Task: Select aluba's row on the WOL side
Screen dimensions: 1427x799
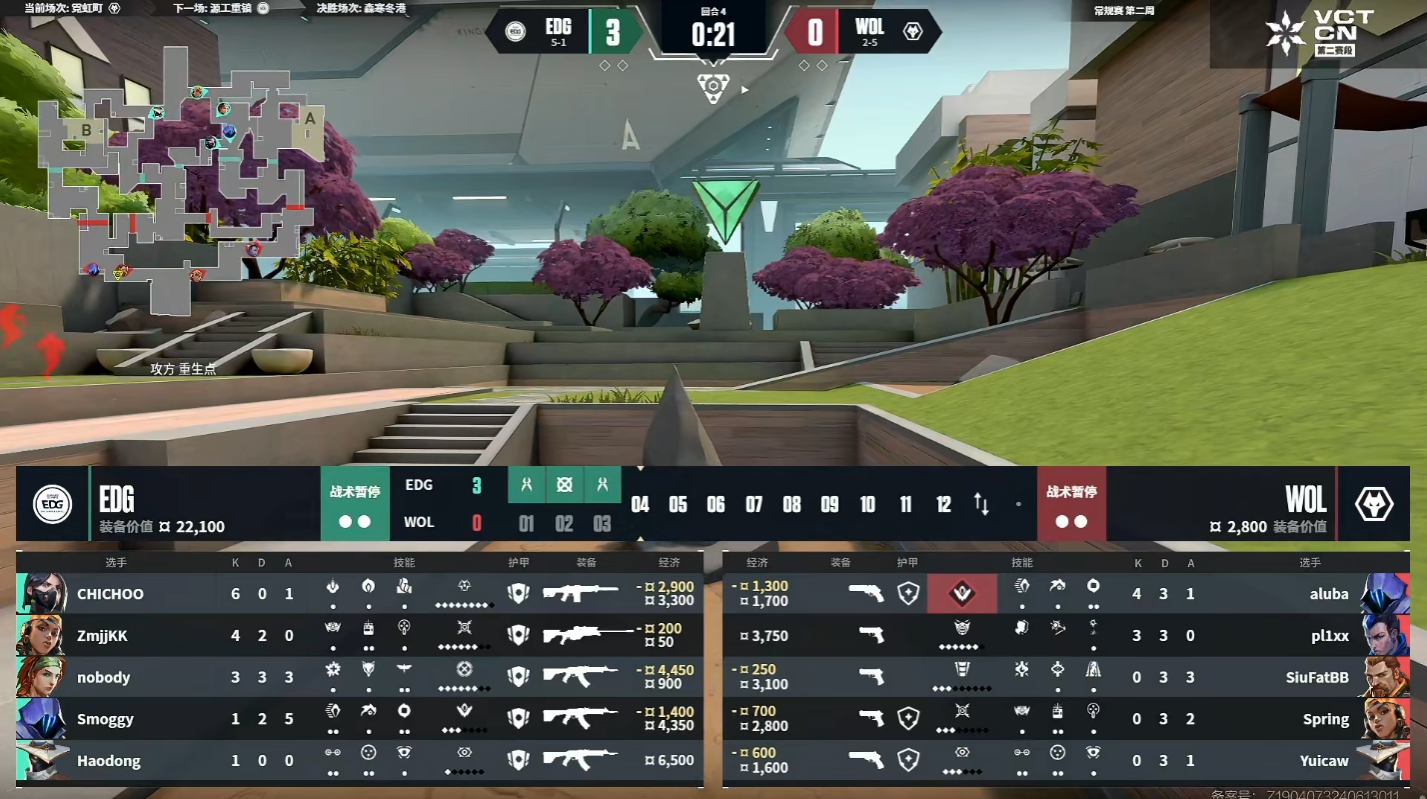Action: (1065, 593)
